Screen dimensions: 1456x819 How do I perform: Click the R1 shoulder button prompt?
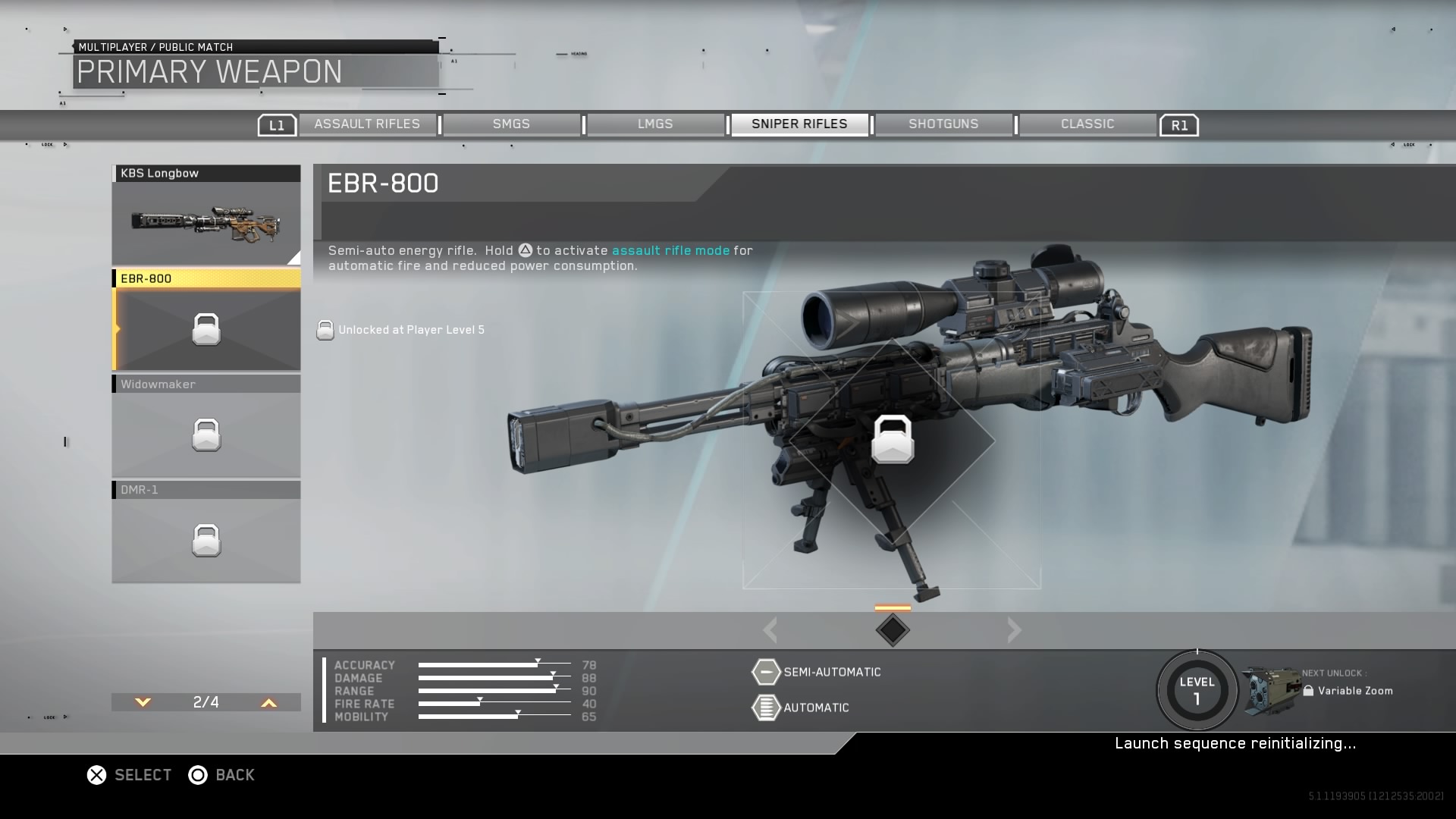coord(1179,124)
